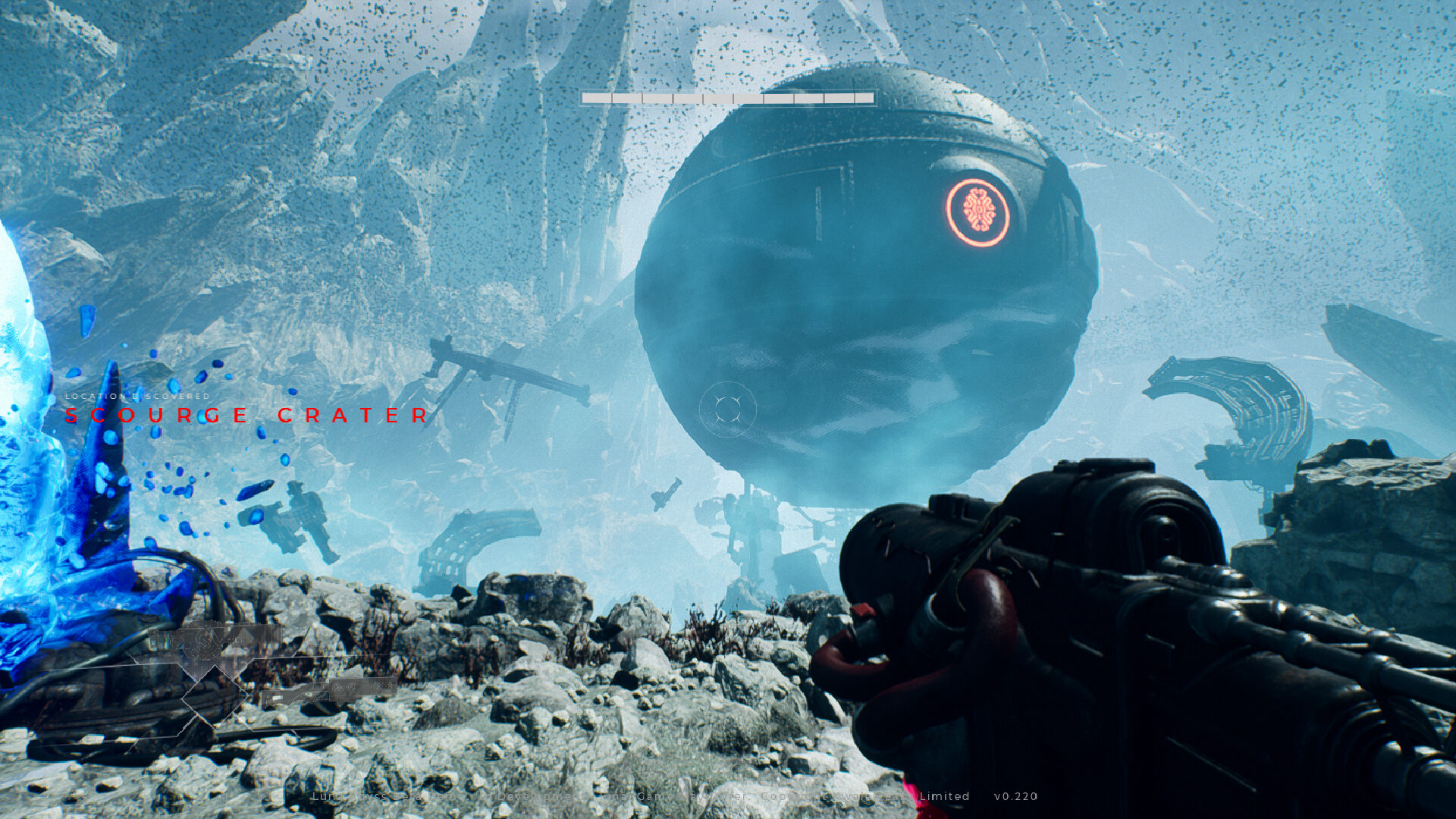Click the segmented durability bar at top center
Image resolution: width=1456 pixels, height=819 pixels.
[726, 97]
